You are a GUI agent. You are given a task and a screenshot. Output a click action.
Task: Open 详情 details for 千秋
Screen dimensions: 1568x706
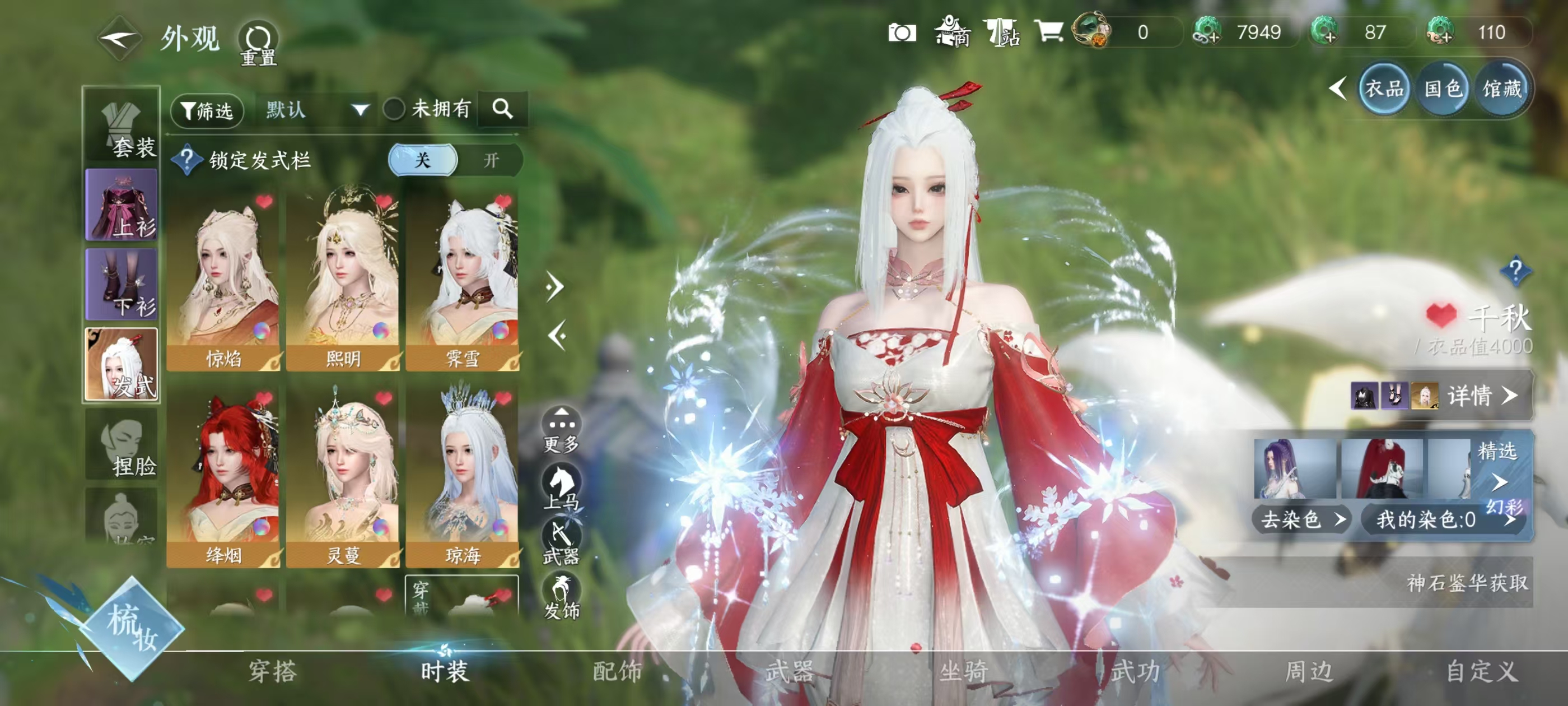pos(1480,396)
